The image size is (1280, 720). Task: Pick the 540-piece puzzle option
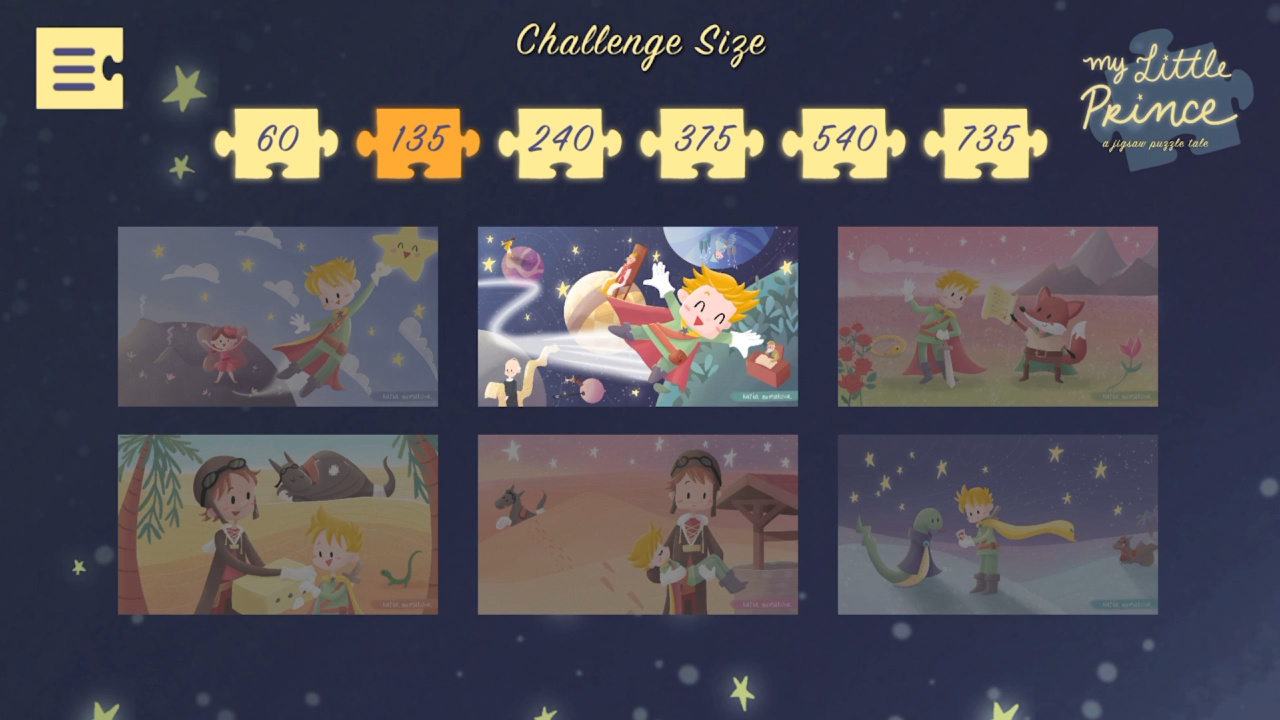tap(846, 140)
